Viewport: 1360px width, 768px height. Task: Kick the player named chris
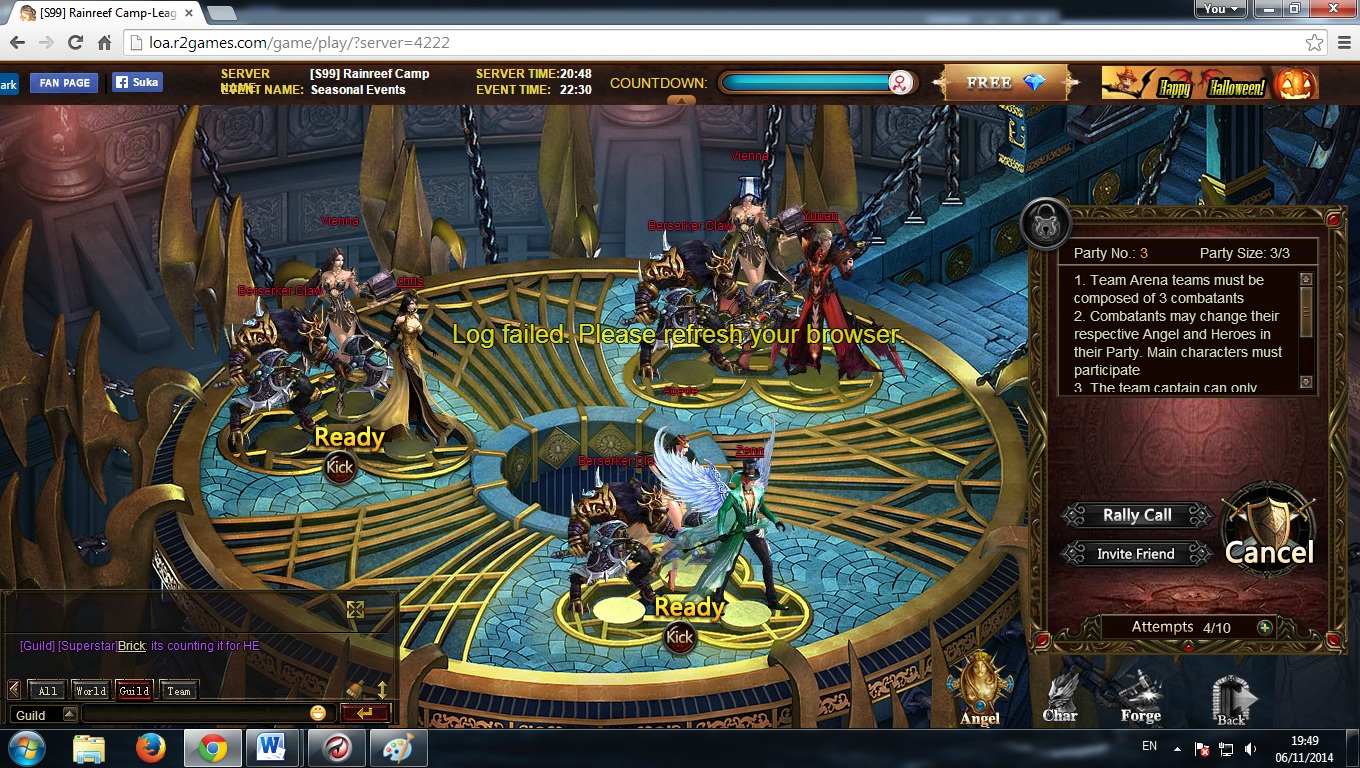(340, 466)
